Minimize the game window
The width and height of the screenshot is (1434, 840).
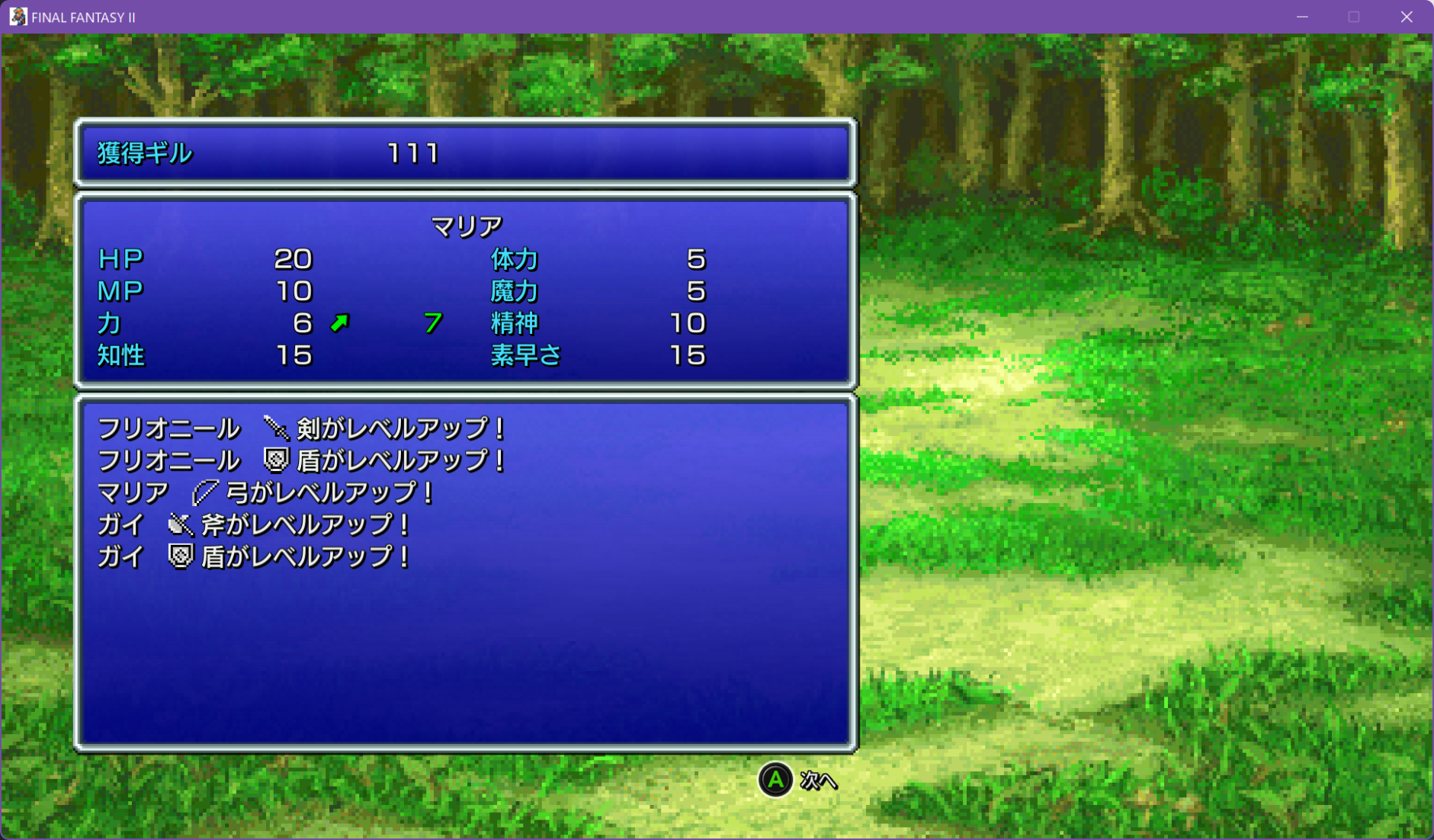pos(1302,17)
